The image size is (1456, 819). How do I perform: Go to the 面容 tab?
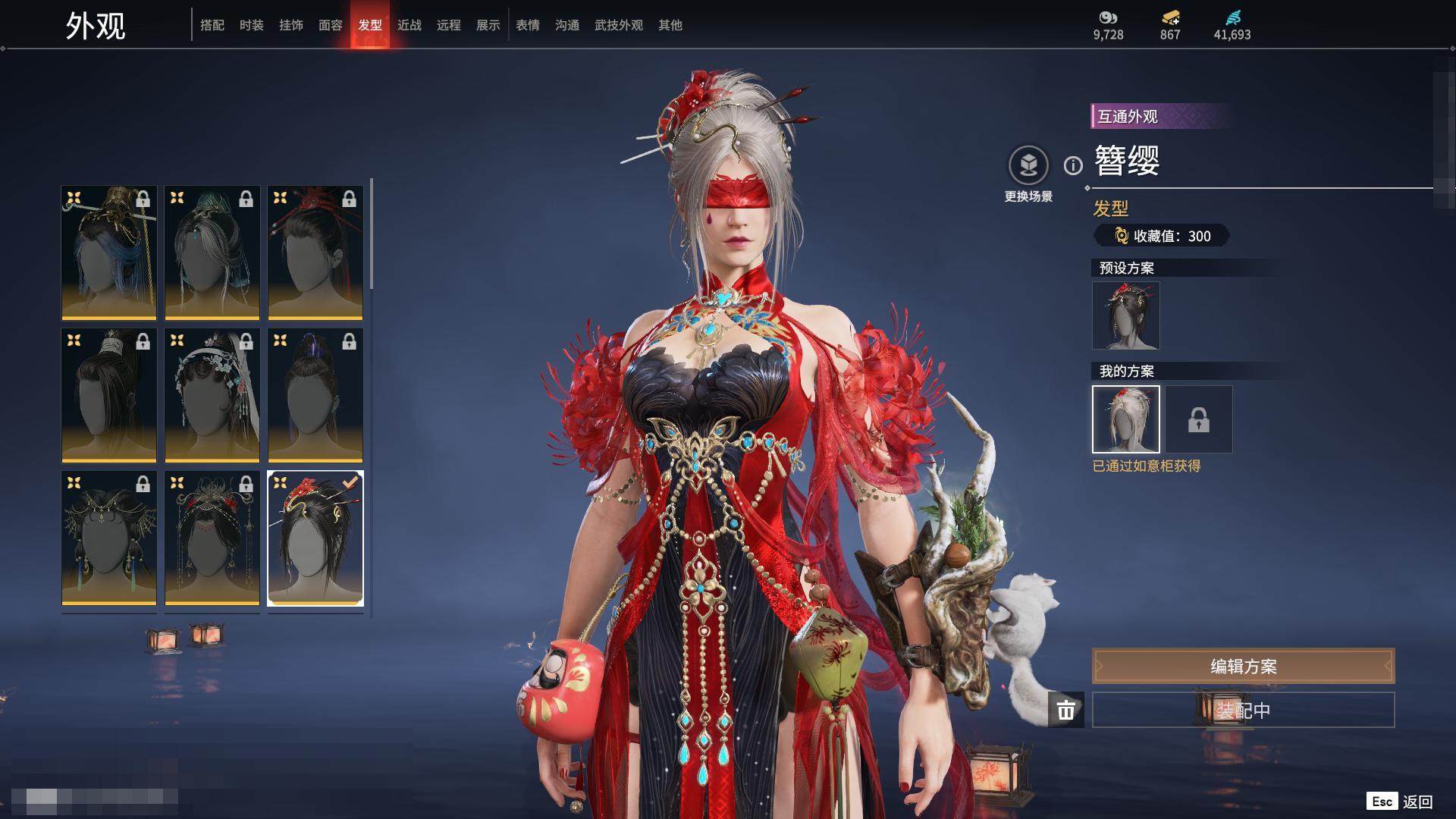[x=331, y=25]
